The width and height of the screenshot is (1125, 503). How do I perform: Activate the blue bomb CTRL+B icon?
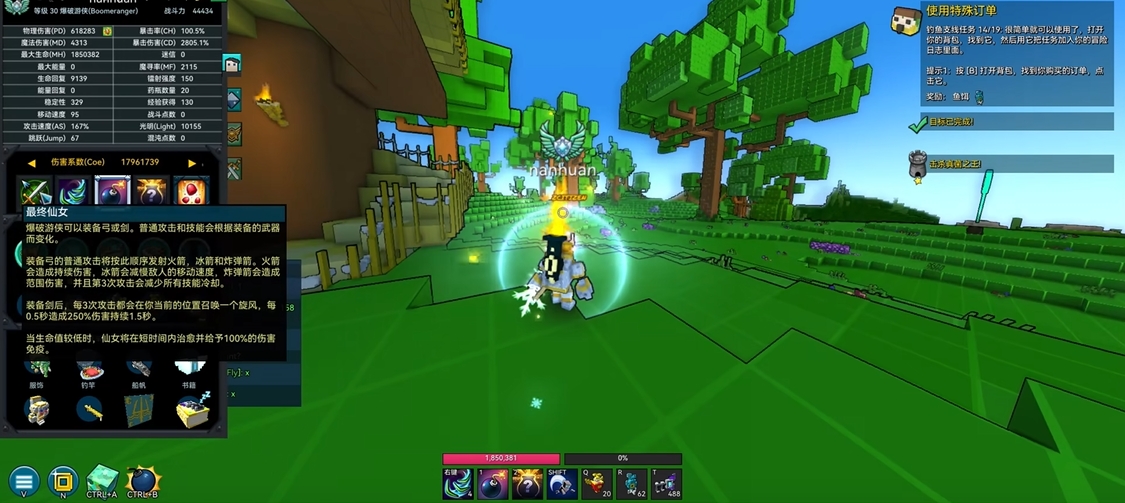click(x=143, y=481)
